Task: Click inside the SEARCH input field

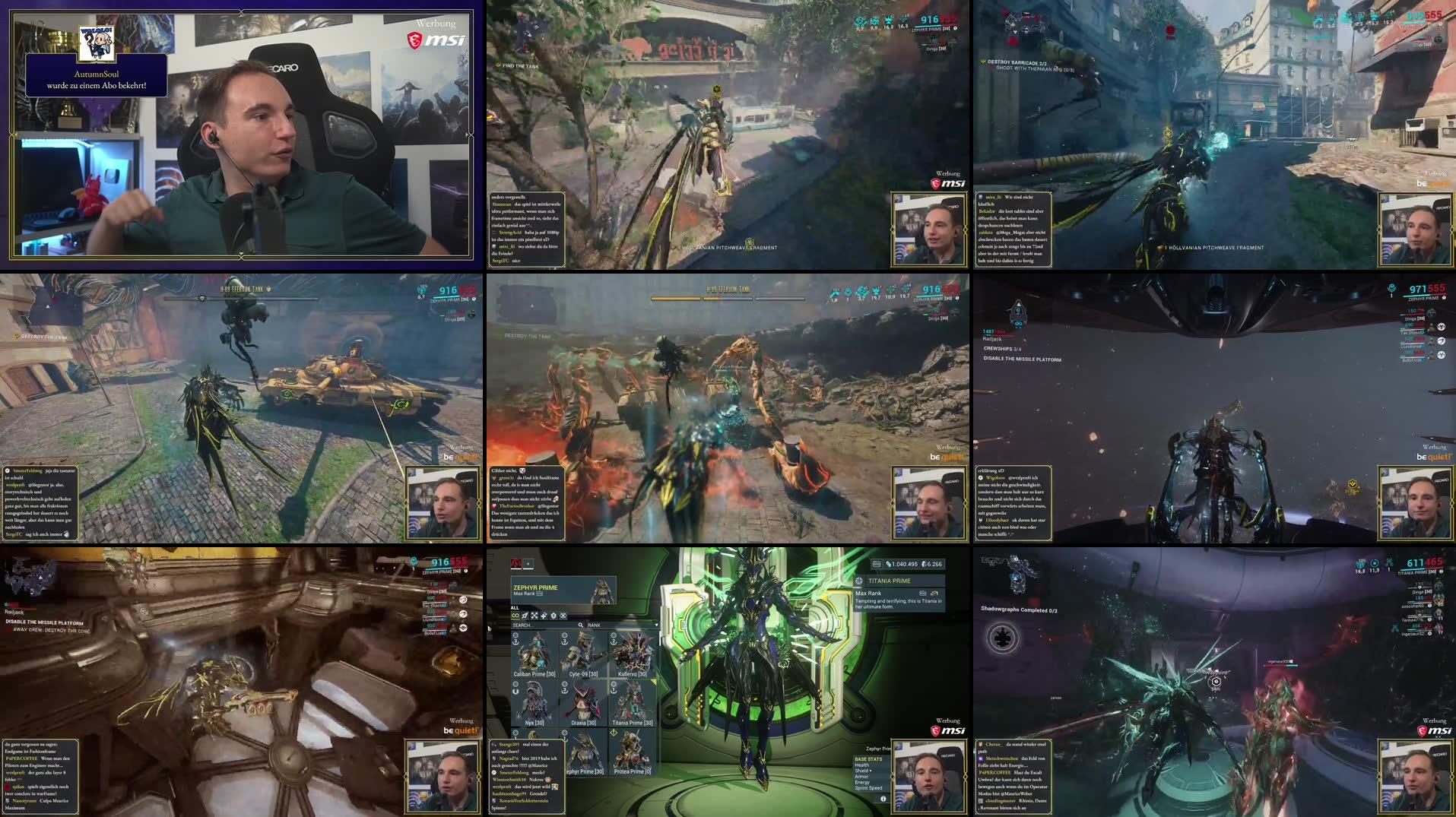Action: tap(532, 625)
